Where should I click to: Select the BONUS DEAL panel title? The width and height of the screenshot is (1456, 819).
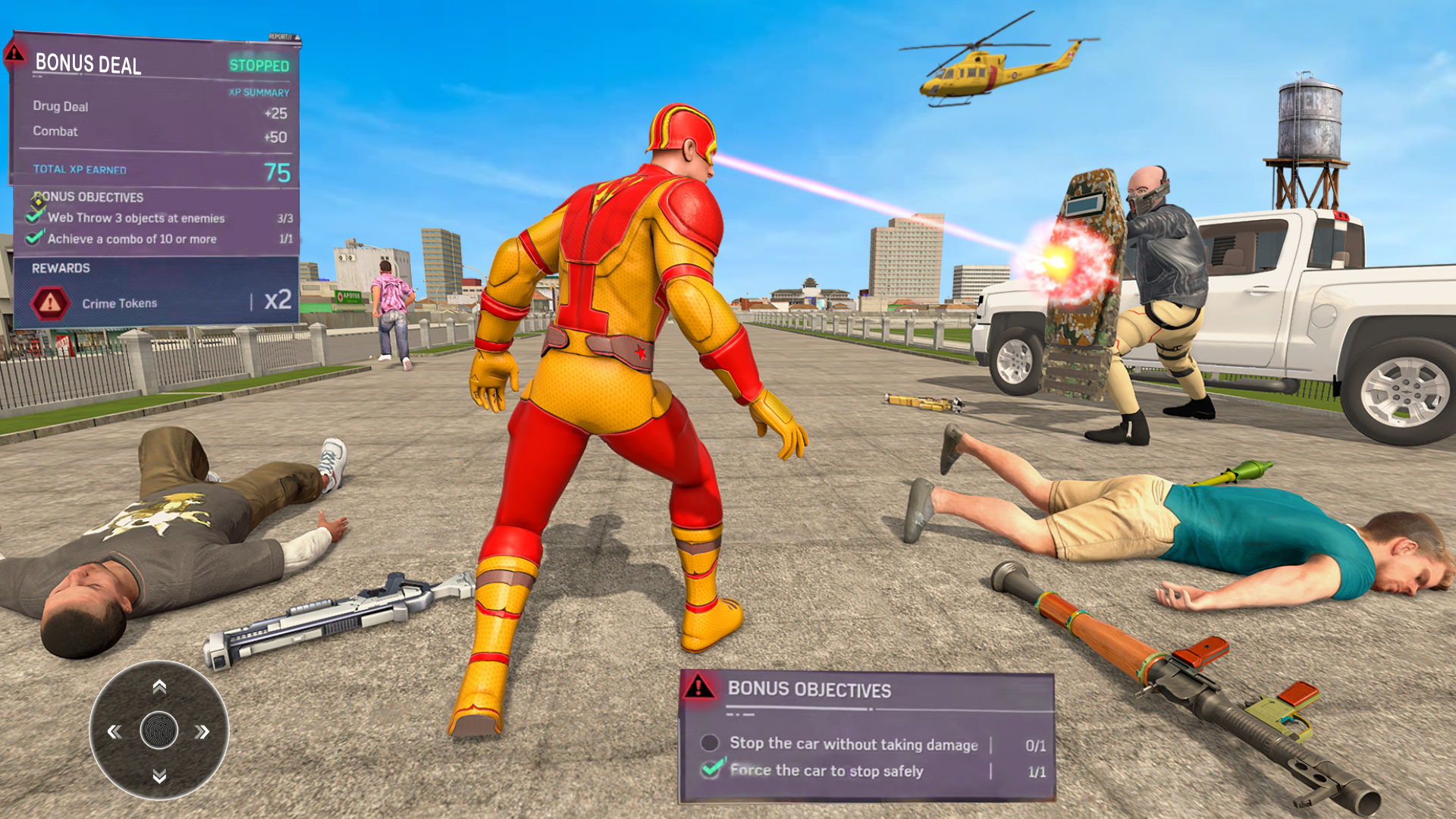click(x=87, y=64)
